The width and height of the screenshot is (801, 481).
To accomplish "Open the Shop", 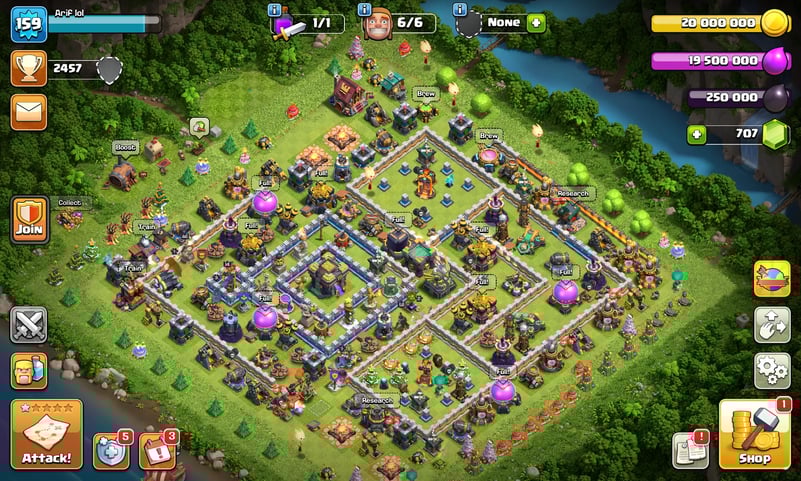I will tap(755, 435).
